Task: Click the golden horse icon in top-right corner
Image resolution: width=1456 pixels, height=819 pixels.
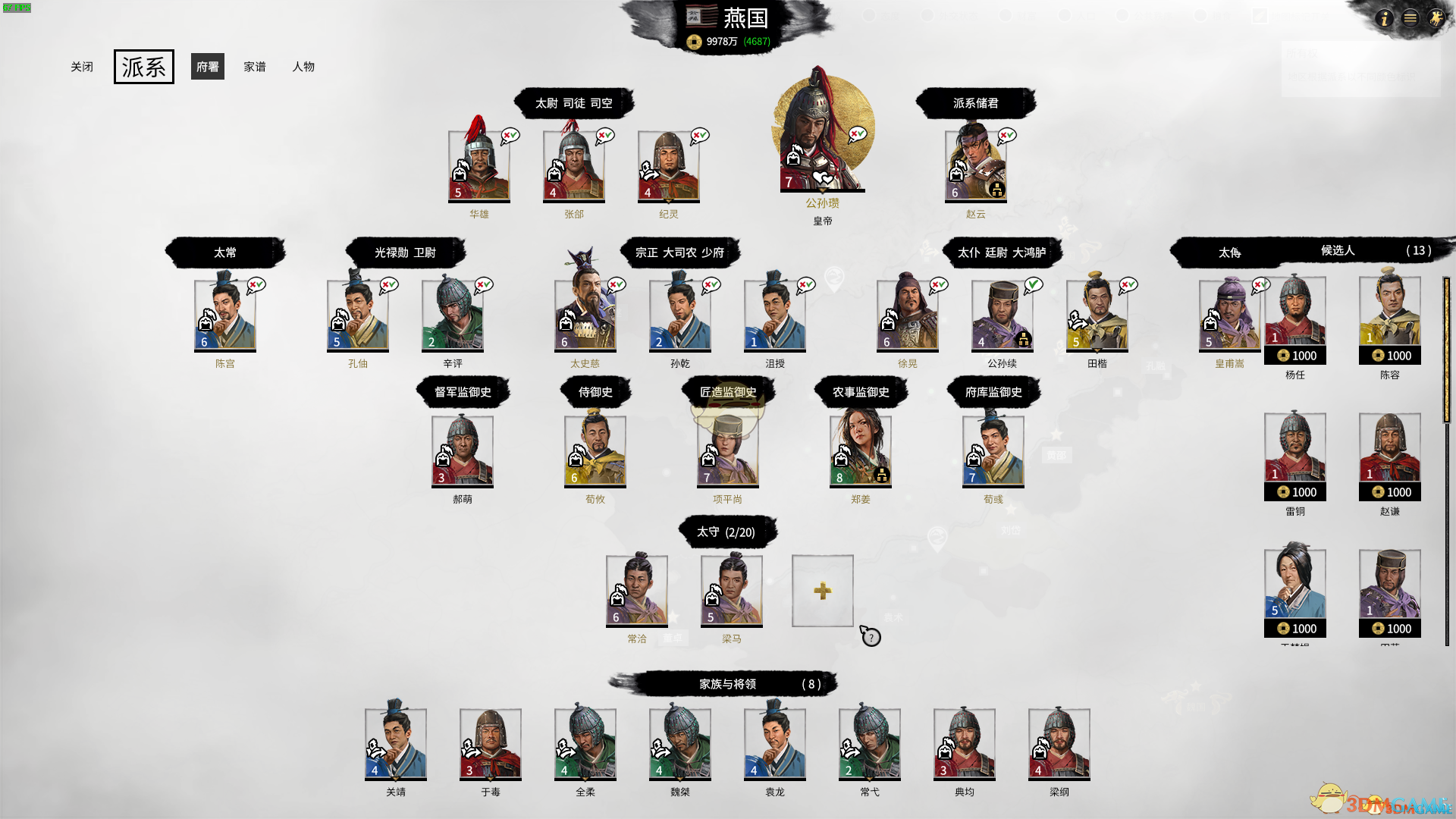Action: [1437, 19]
